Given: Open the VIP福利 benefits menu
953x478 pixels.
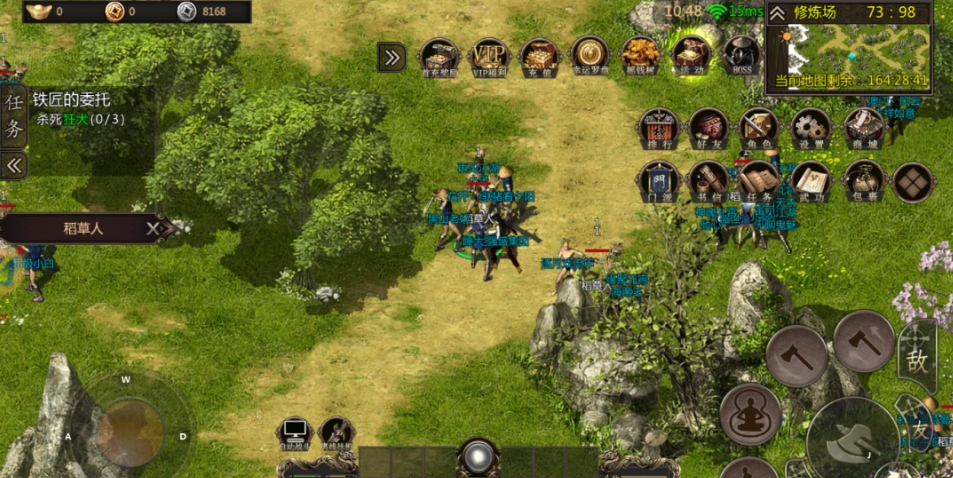Looking at the screenshot, I should point(490,56).
